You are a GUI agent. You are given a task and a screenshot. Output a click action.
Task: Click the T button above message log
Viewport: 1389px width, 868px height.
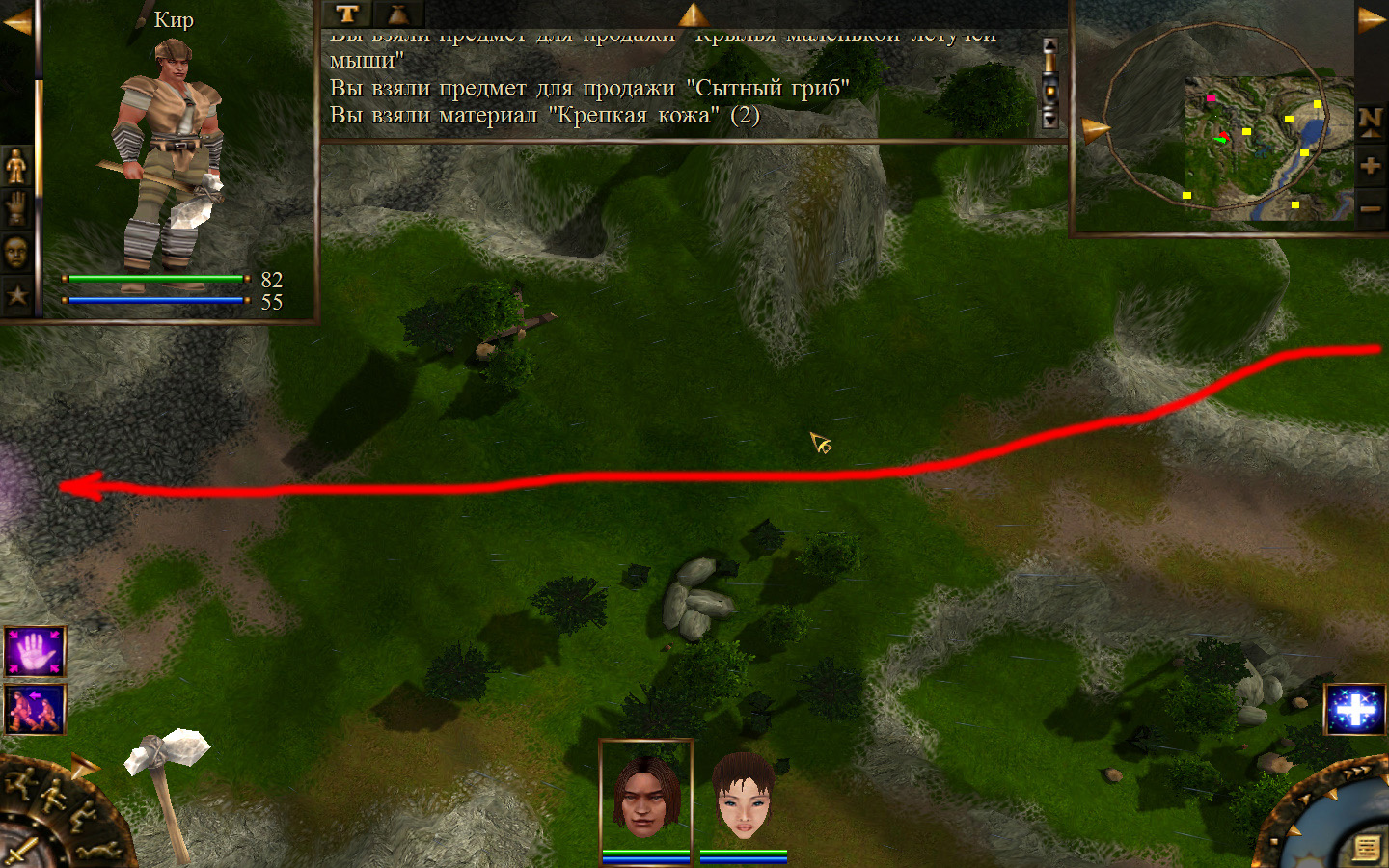click(x=347, y=14)
